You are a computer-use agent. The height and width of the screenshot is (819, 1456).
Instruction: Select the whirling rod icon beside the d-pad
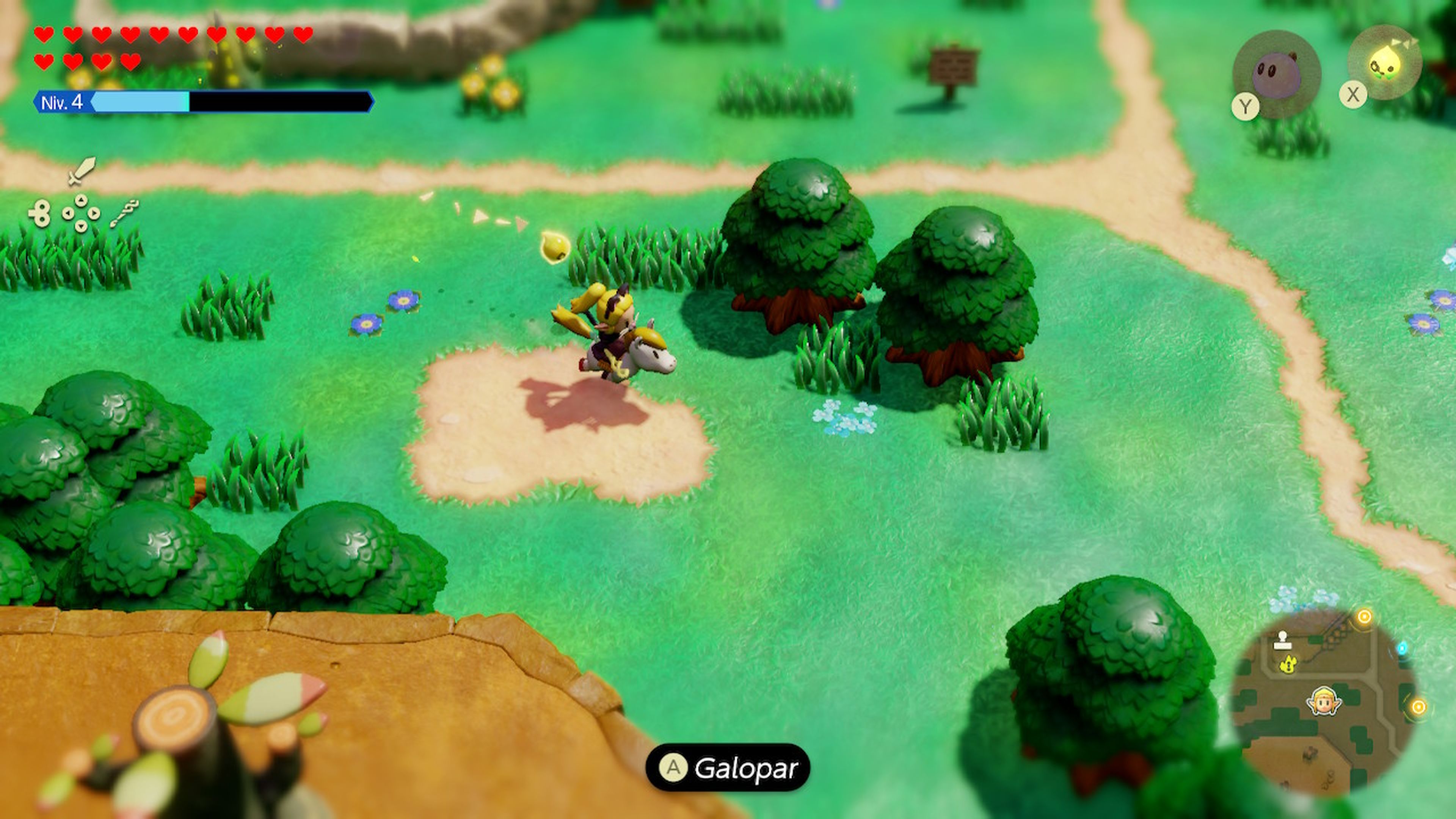[126, 213]
